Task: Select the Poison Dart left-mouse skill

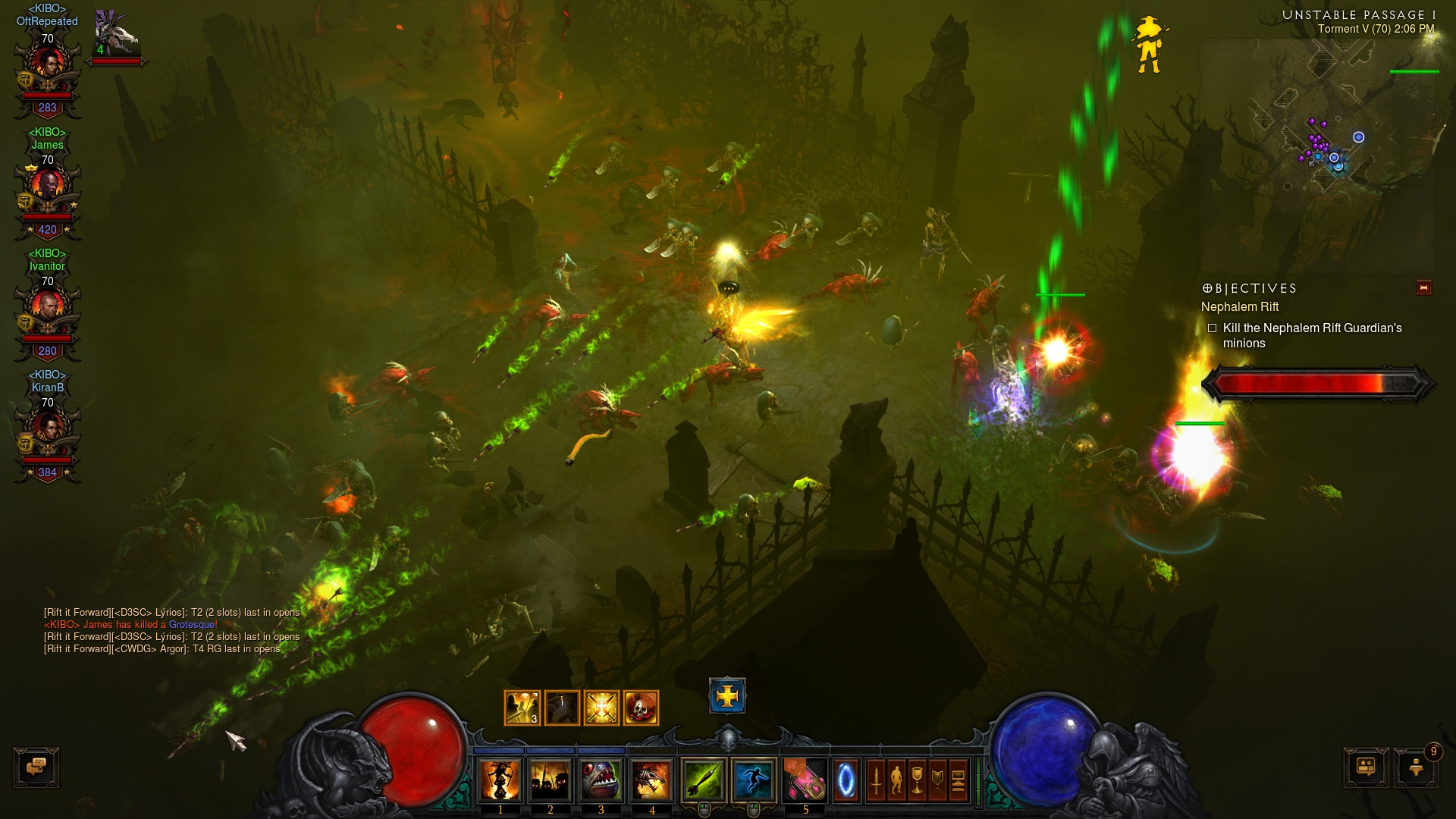Action: pos(704,780)
